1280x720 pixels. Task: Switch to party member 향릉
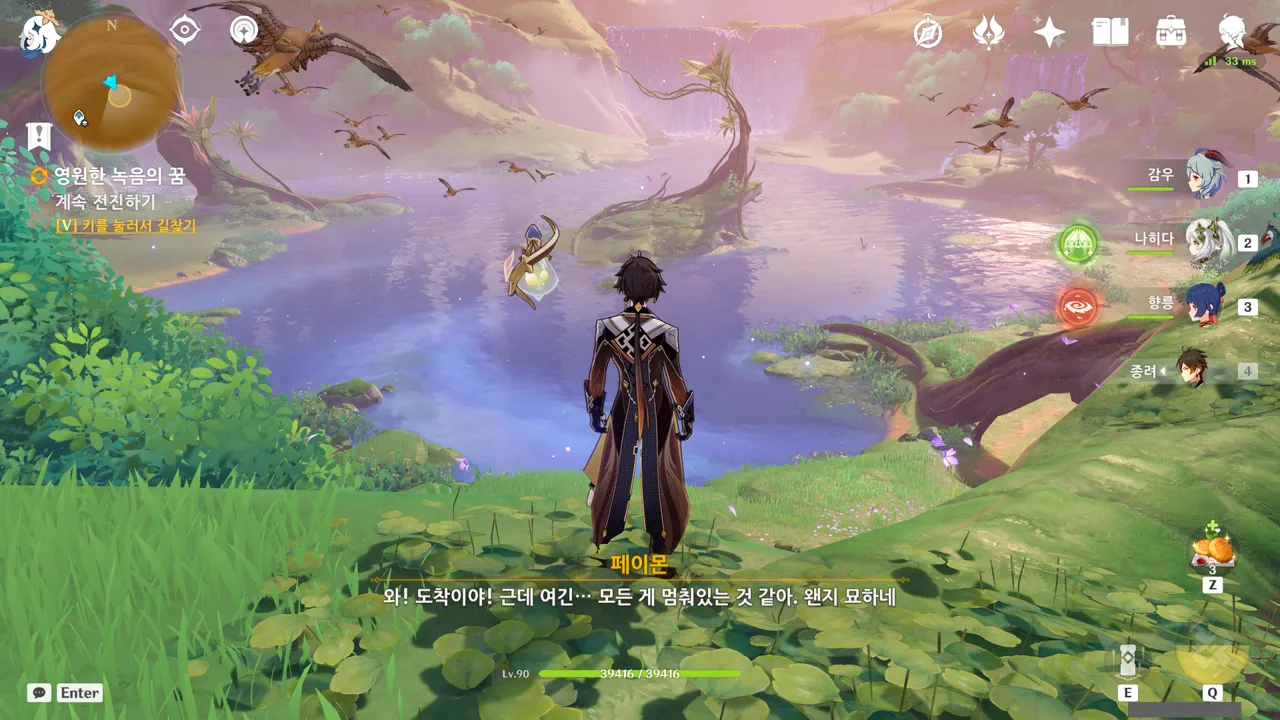point(1205,305)
